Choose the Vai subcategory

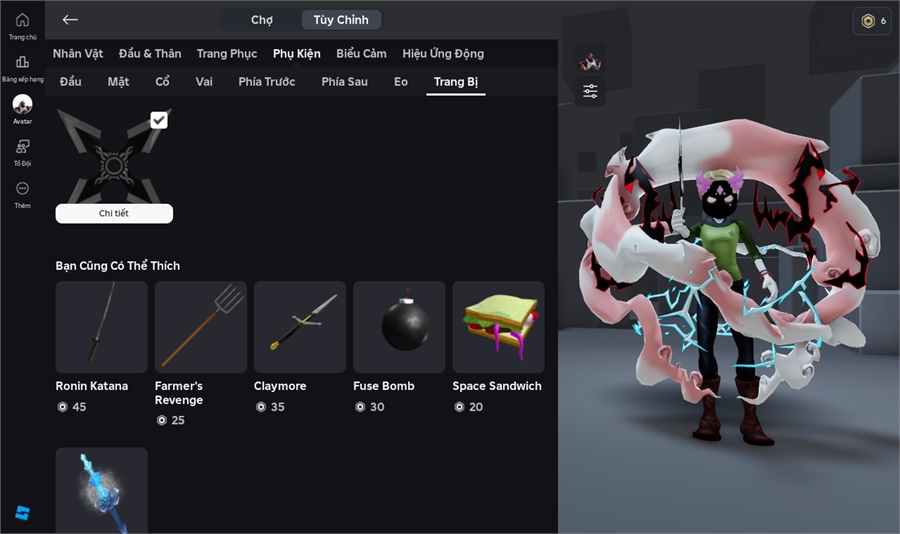point(204,82)
